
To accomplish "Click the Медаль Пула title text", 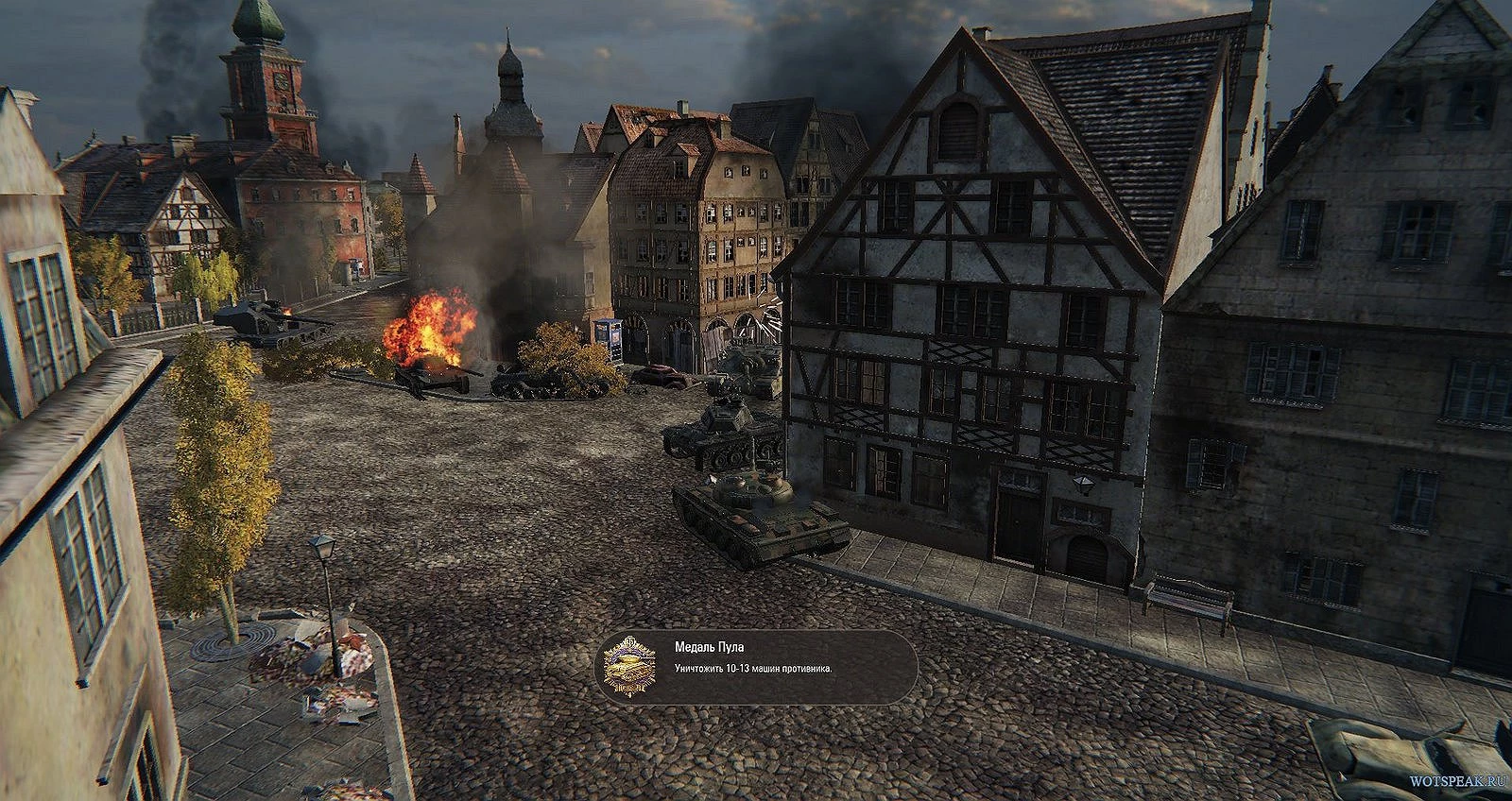I will pos(711,649).
